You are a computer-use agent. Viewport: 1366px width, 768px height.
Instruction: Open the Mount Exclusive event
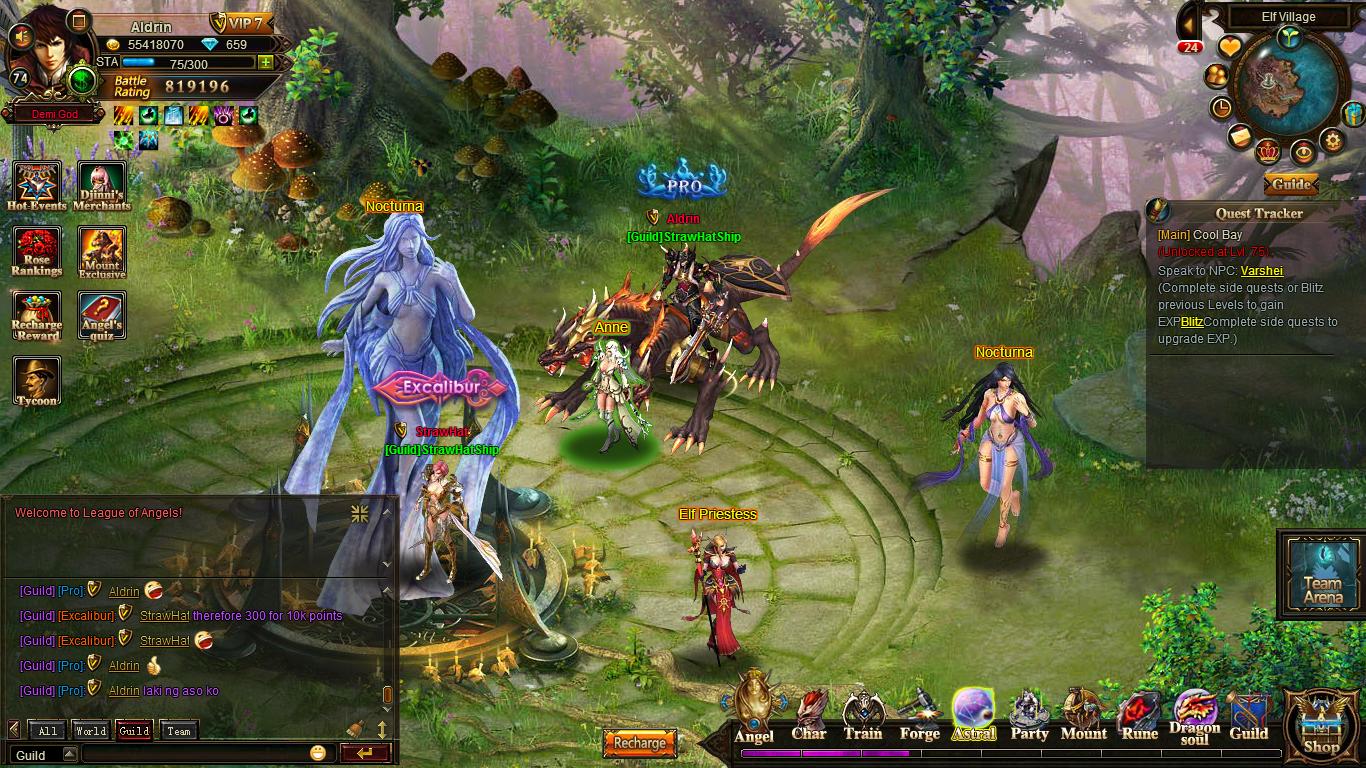click(x=102, y=252)
